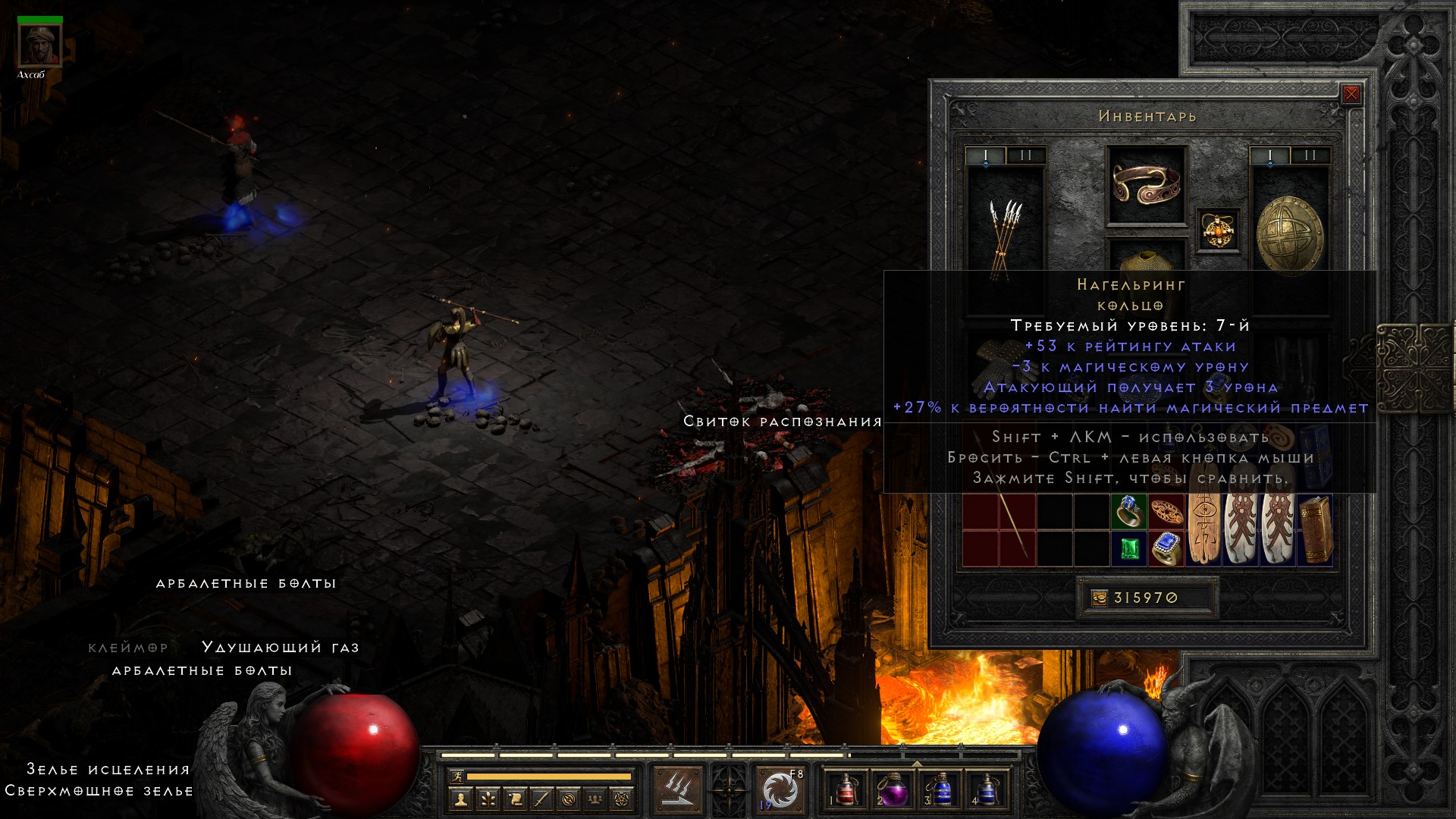The image size is (1456, 819).
Task: Select the equipped round golden shield
Action: coord(1290,234)
